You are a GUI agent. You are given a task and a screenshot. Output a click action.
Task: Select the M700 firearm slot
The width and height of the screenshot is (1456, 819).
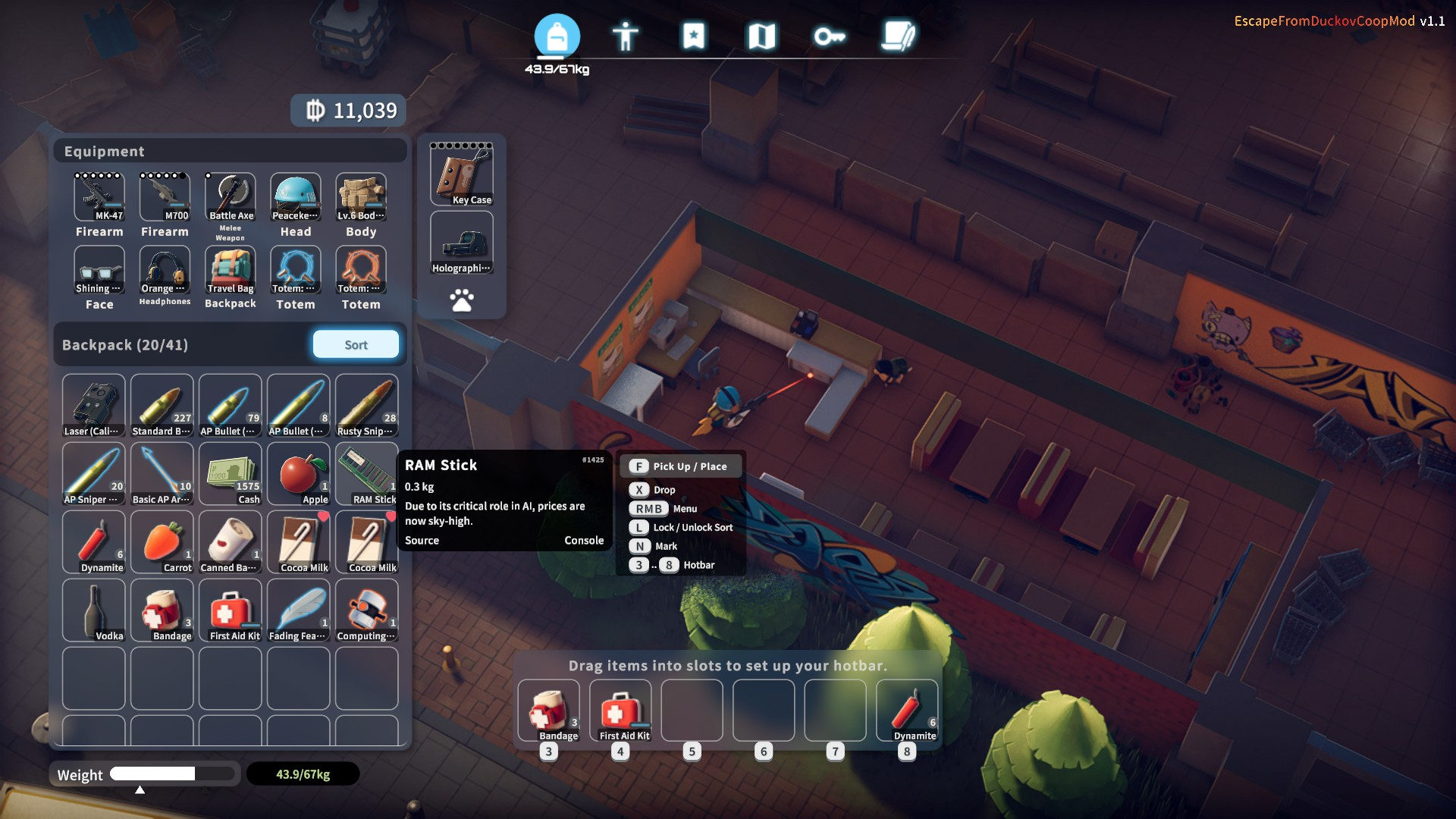pos(165,196)
